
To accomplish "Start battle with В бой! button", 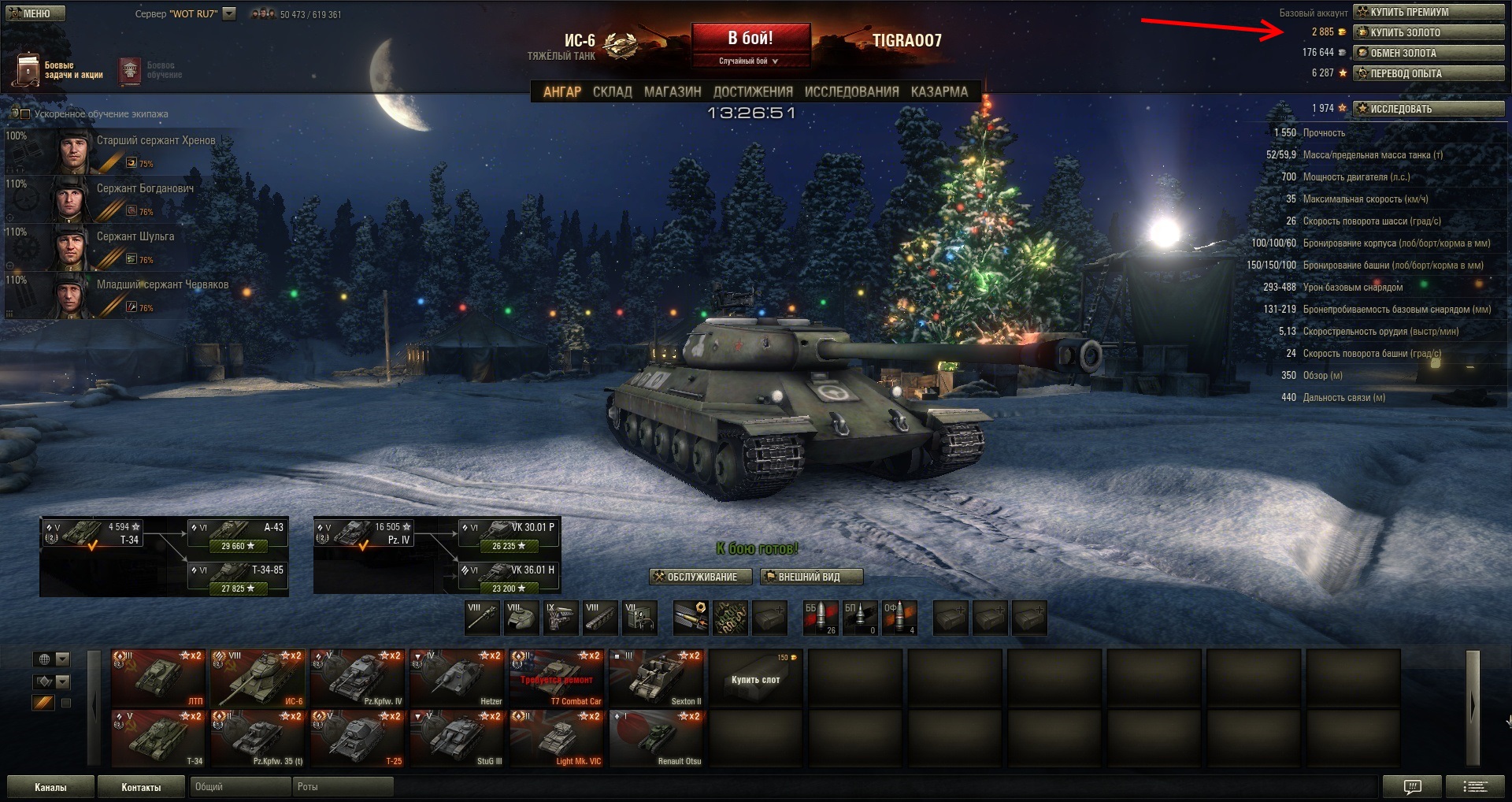I will tap(750, 39).
